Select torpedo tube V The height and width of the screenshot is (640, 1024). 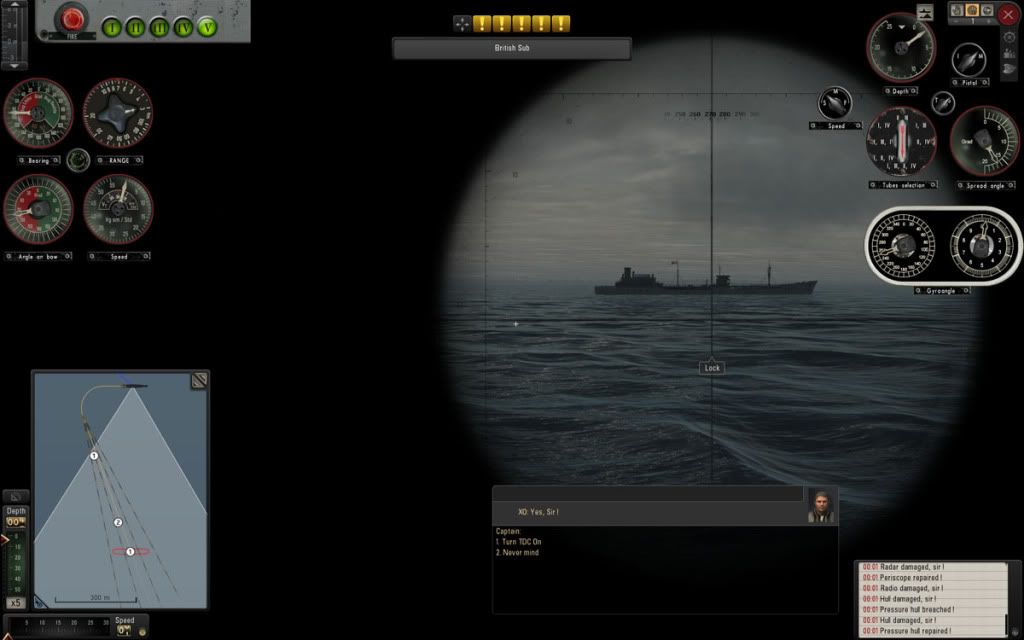point(207,27)
